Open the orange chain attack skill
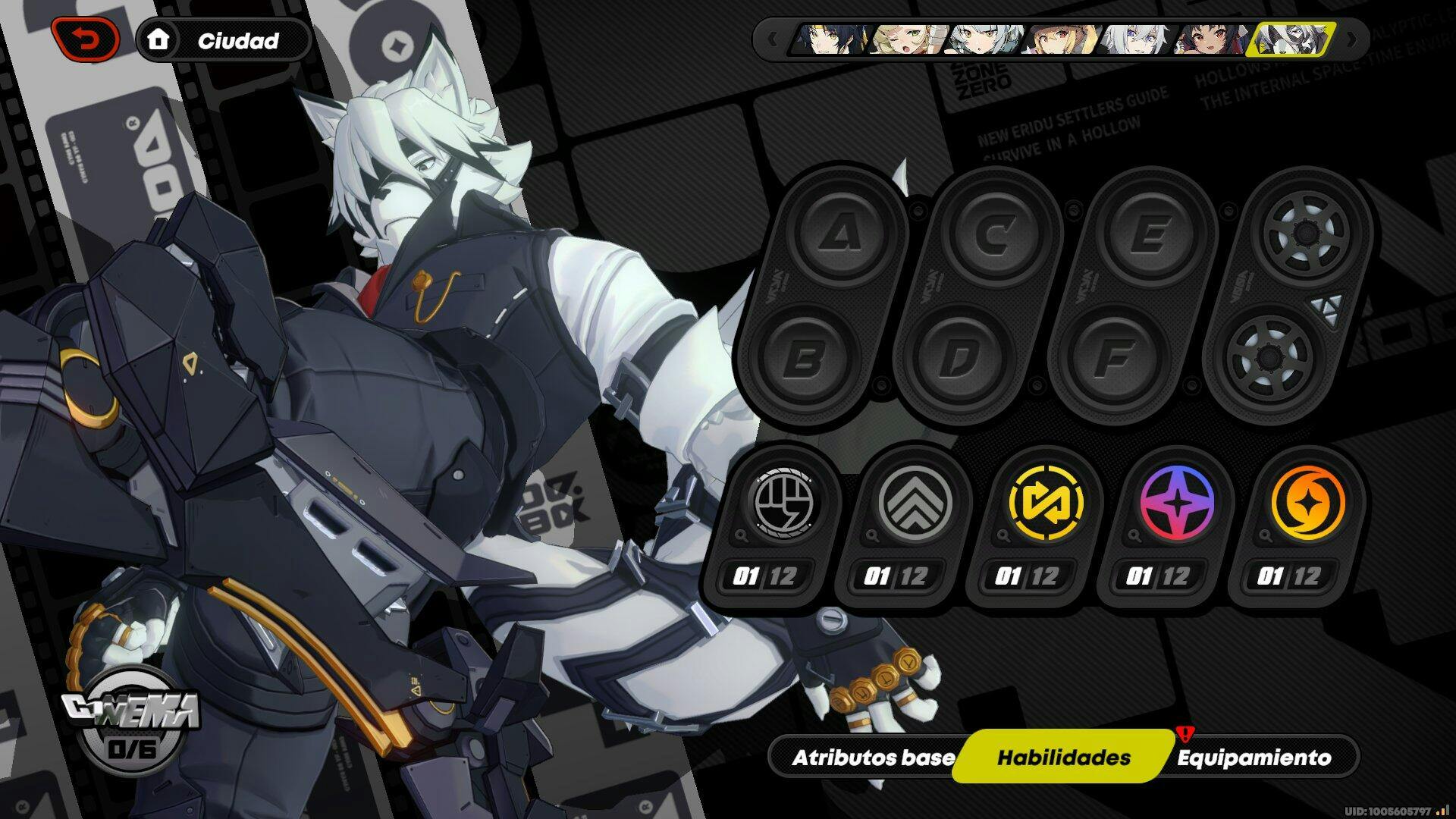 point(1307,503)
